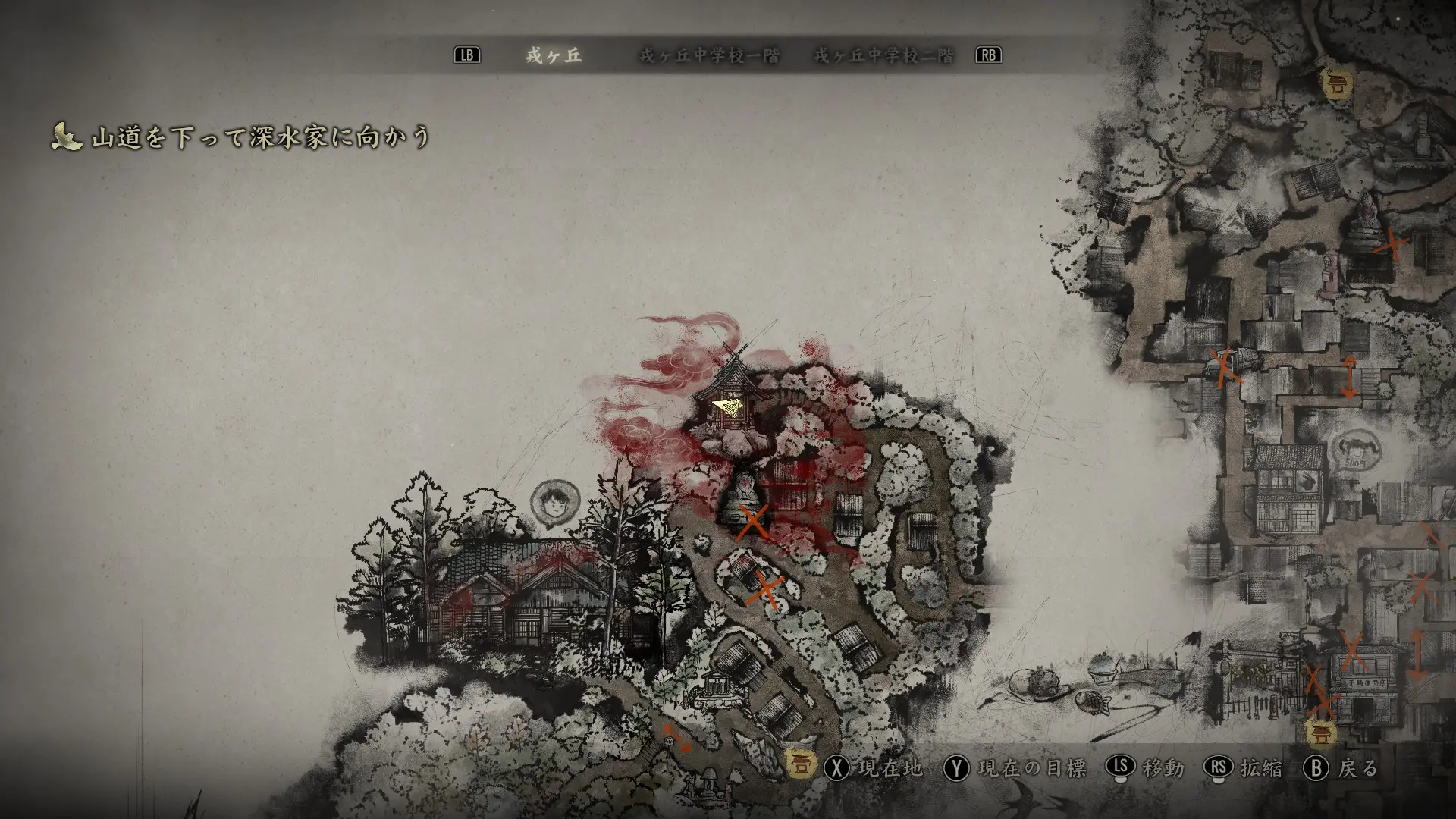Select the shrine marker beside the 現在地 prompt
Image resolution: width=1456 pixels, height=819 pixels.
pyautogui.click(x=799, y=763)
